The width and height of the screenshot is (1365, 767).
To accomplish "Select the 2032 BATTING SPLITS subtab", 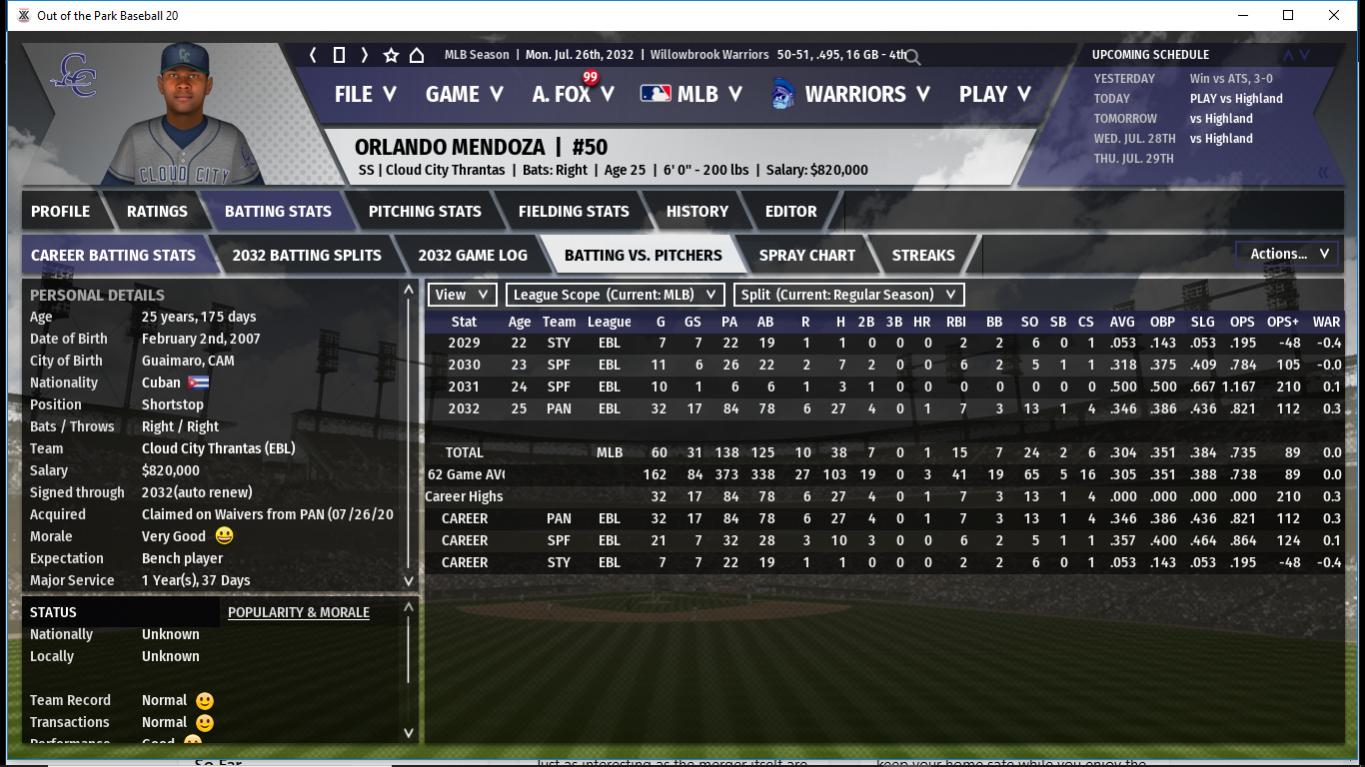I will [306, 255].
